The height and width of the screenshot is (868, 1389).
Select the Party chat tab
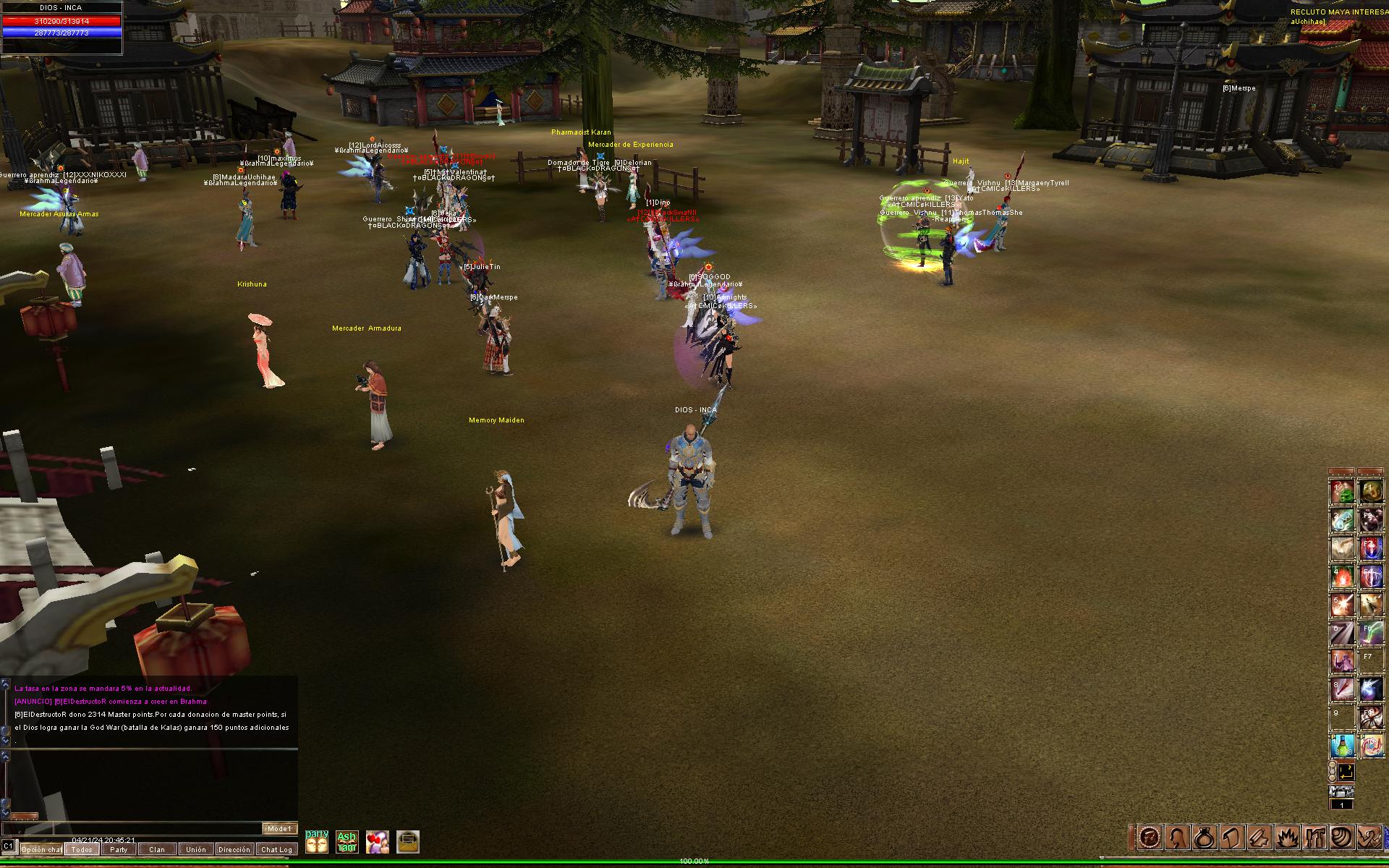(x=119, y=850)
